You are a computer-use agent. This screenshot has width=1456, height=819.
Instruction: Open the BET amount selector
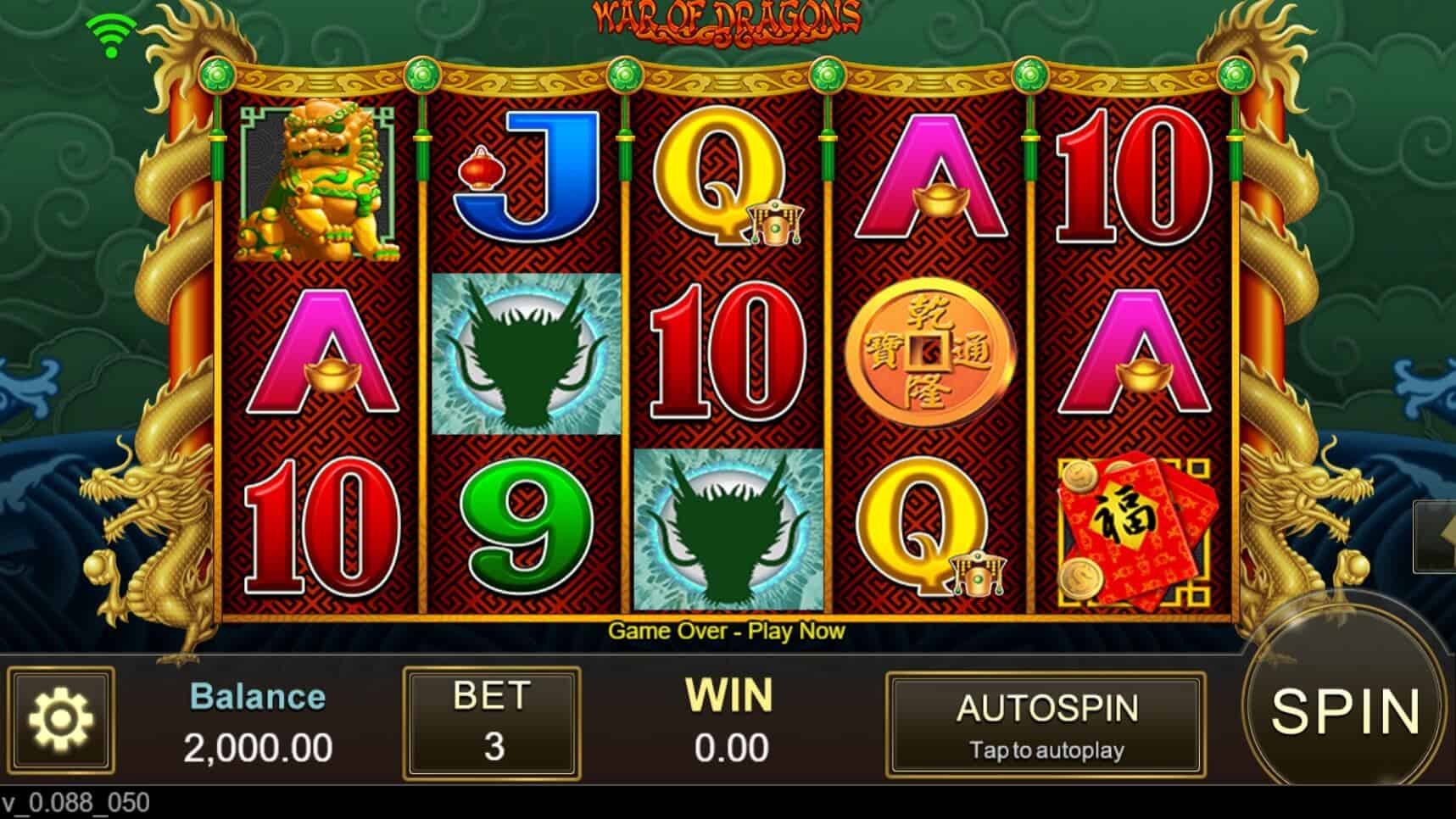pyautogui.click(x=489, y=725)
